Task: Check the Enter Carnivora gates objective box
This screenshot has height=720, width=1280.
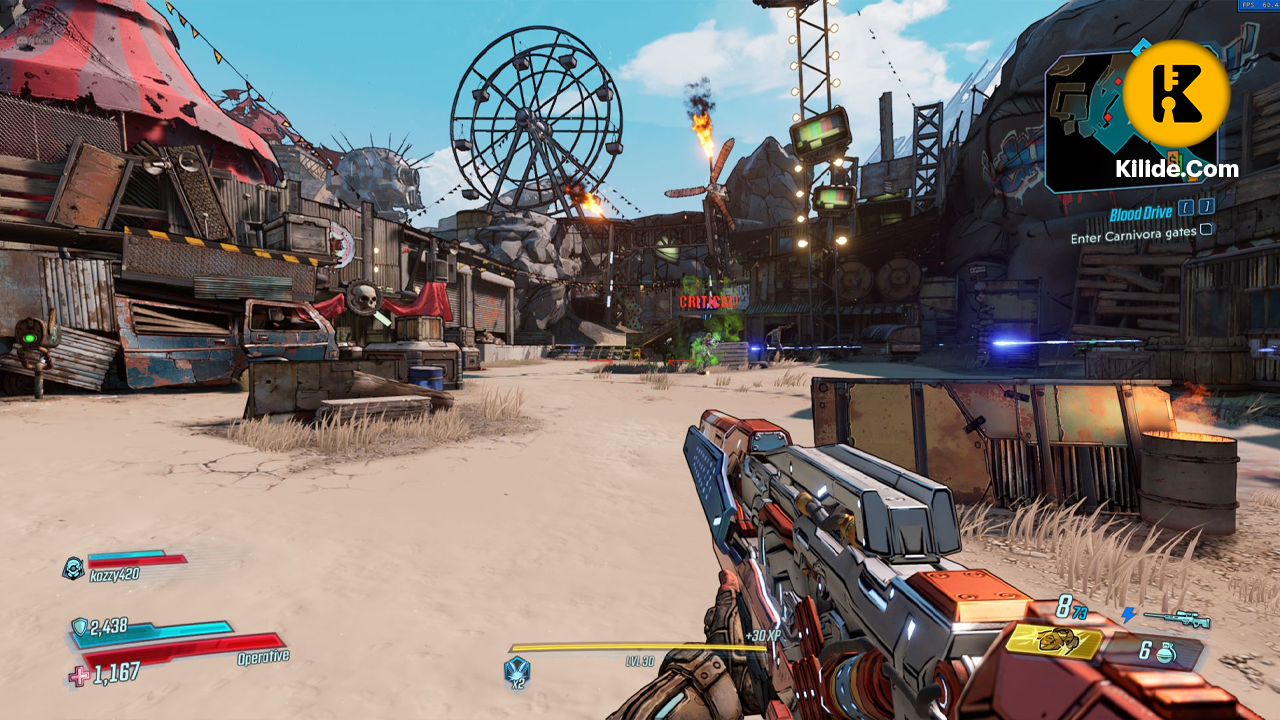Action: coord(1206,230)
